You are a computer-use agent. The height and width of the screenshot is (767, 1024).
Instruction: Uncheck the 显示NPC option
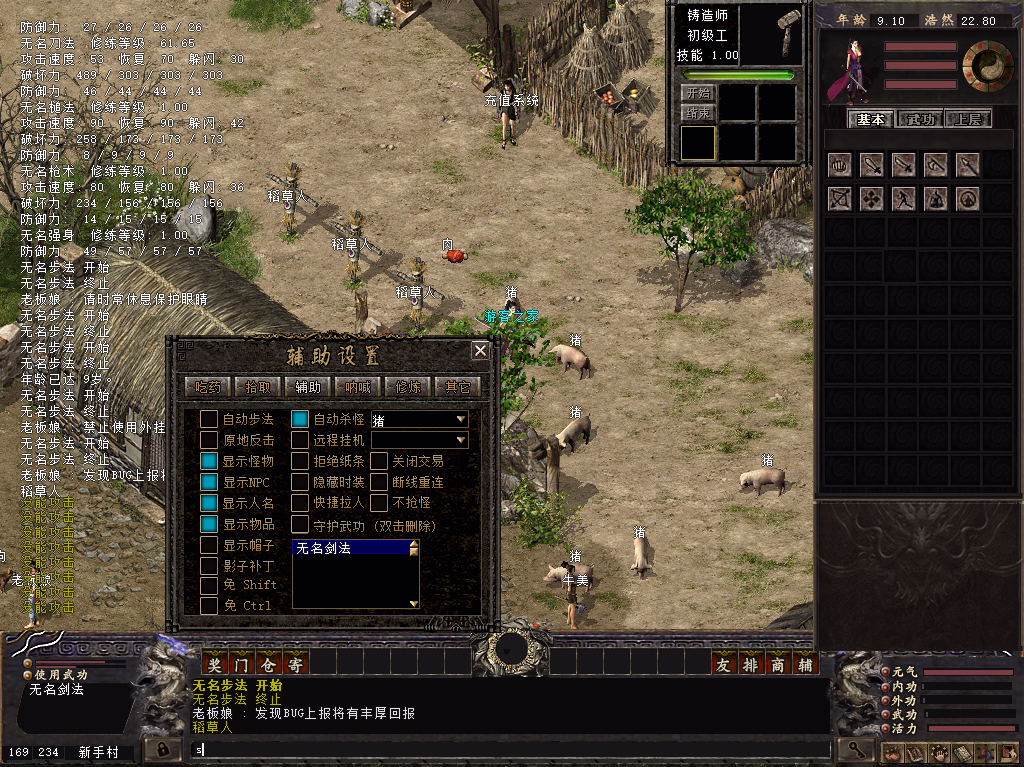pyautogui.click(x=209, y=482)
